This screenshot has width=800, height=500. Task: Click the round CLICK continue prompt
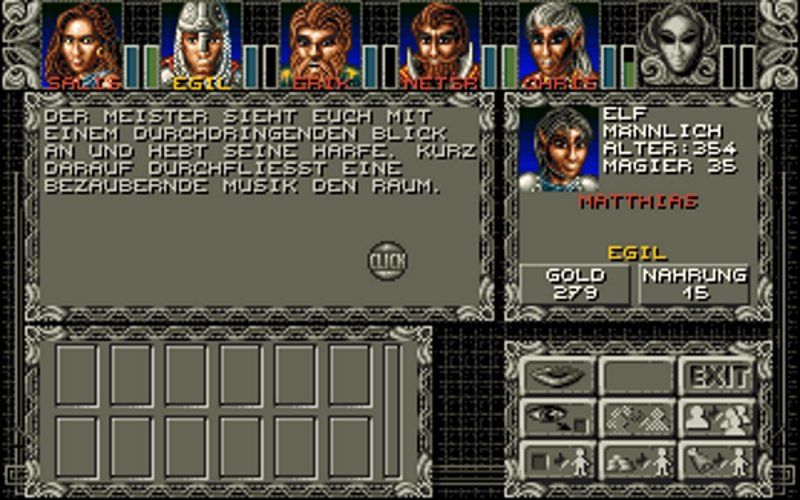coord(387,261)
